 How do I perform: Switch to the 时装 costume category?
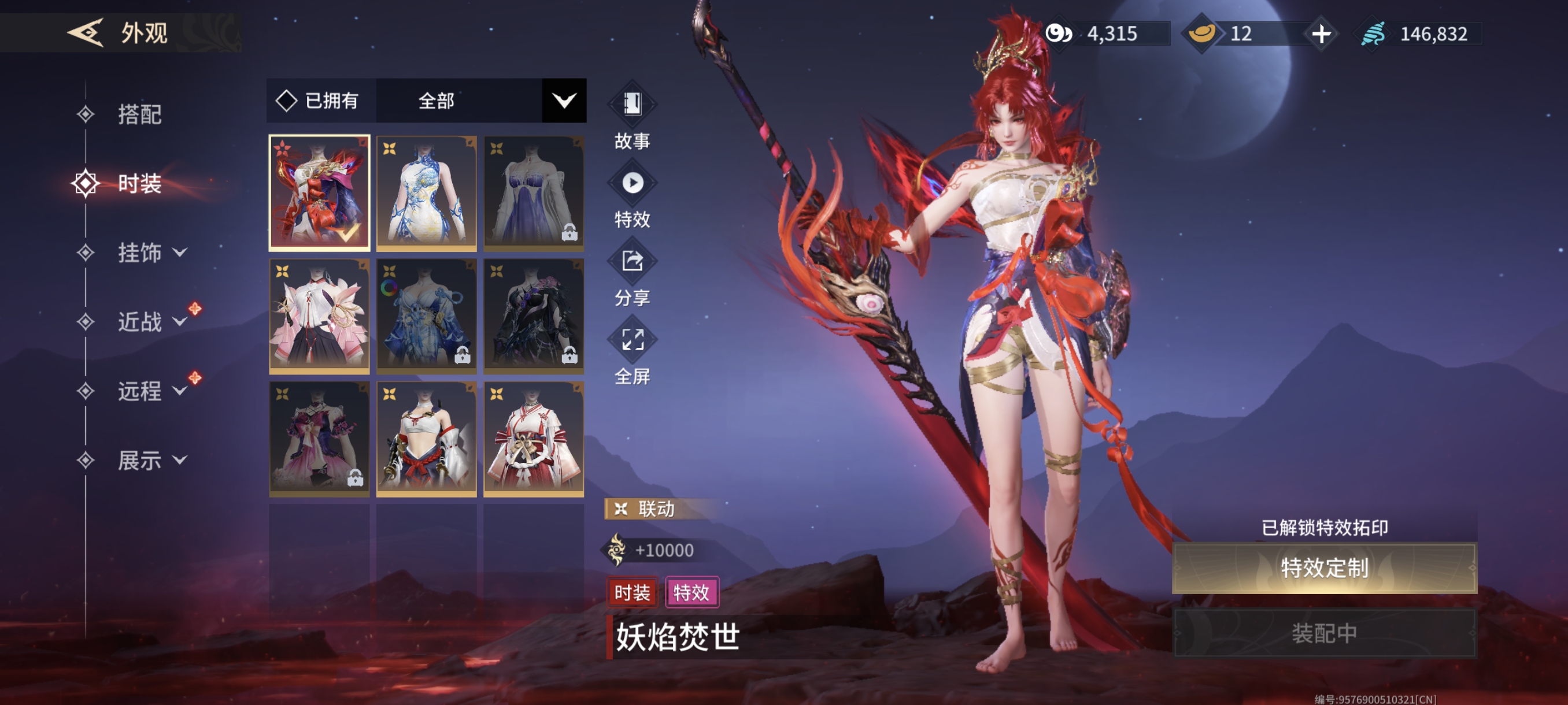pos(139,184)
